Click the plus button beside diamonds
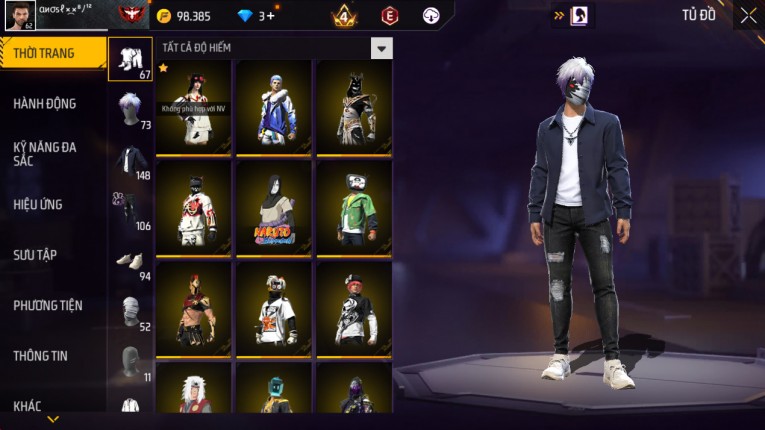The height and width of the screenshot is (430, 765). point(270,16)
